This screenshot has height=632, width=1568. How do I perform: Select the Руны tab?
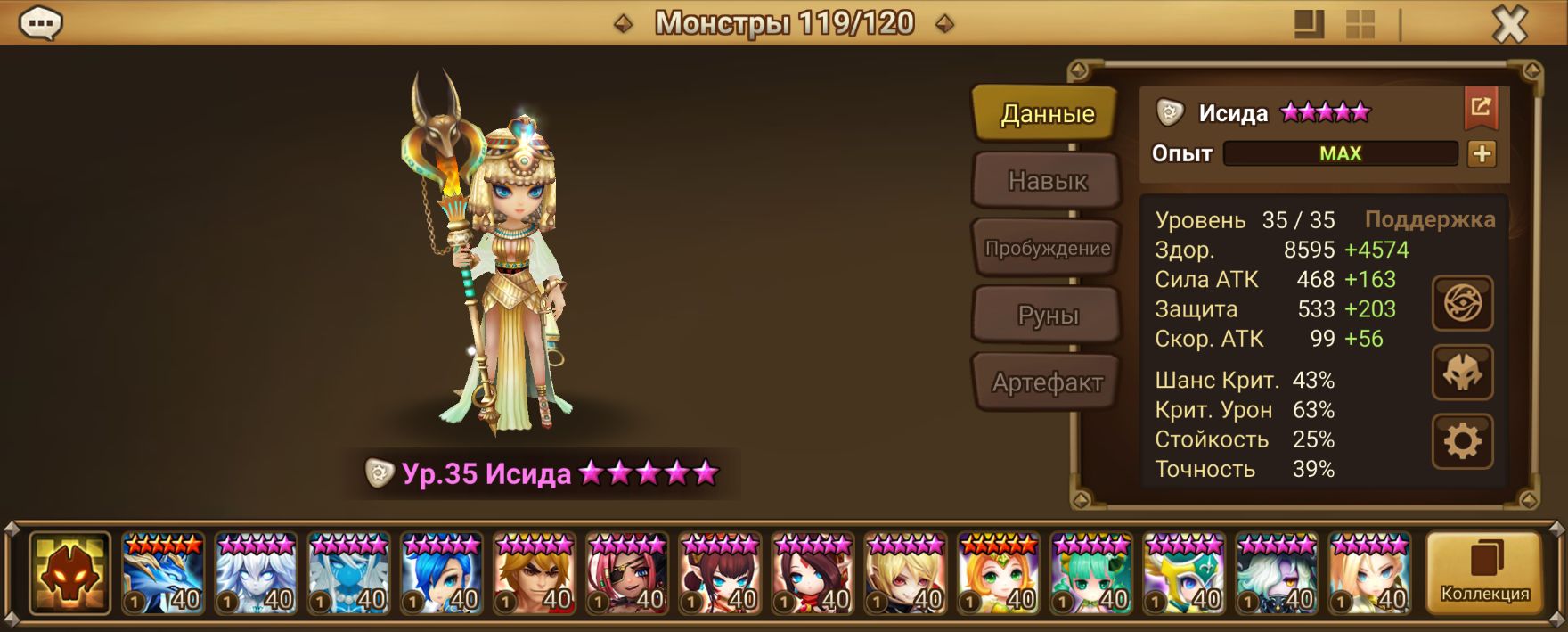1046,316
